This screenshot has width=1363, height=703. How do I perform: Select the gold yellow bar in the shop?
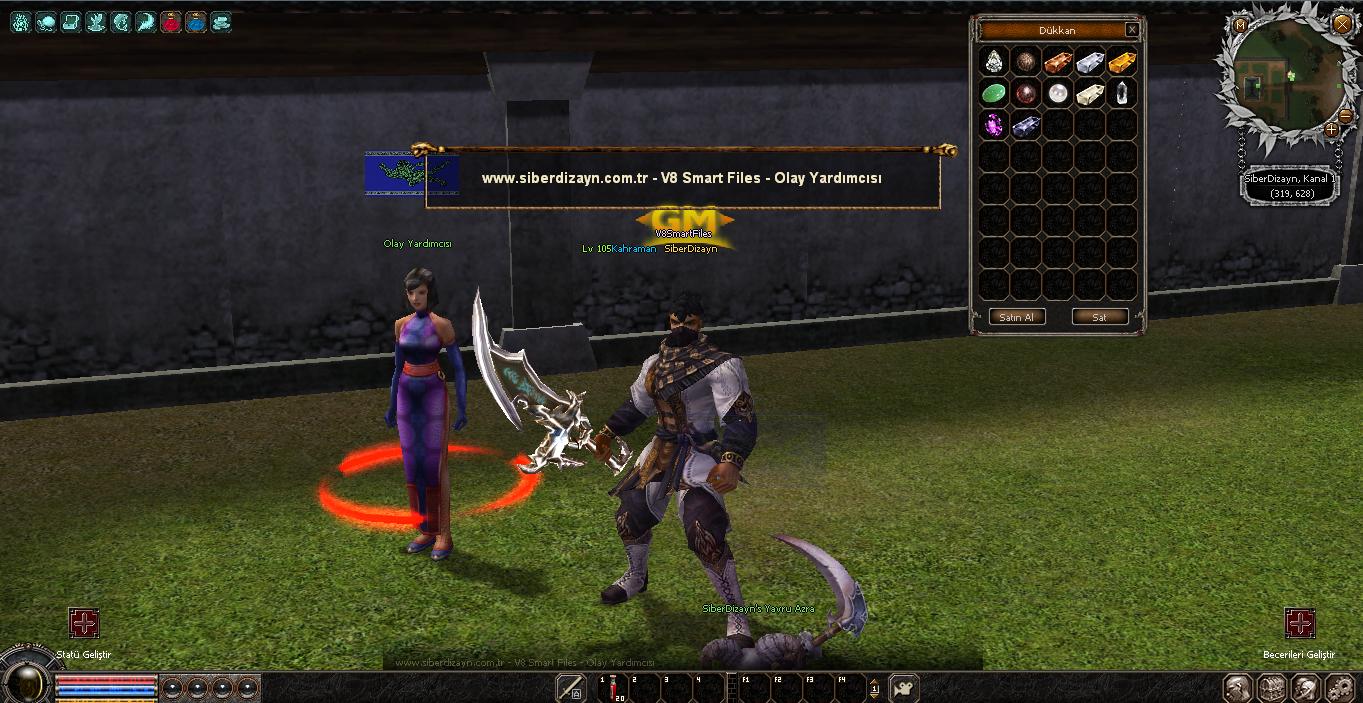1121,62
